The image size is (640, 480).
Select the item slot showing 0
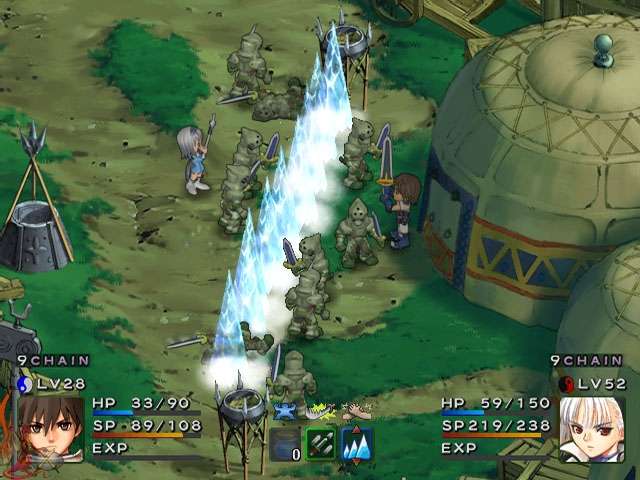(285, 443)
